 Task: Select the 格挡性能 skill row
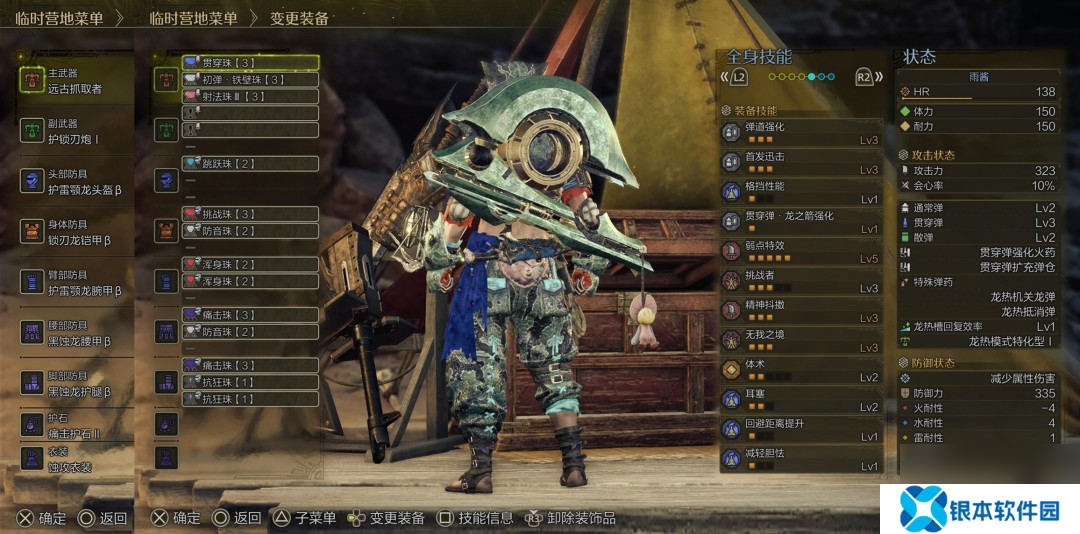(801, 192)
